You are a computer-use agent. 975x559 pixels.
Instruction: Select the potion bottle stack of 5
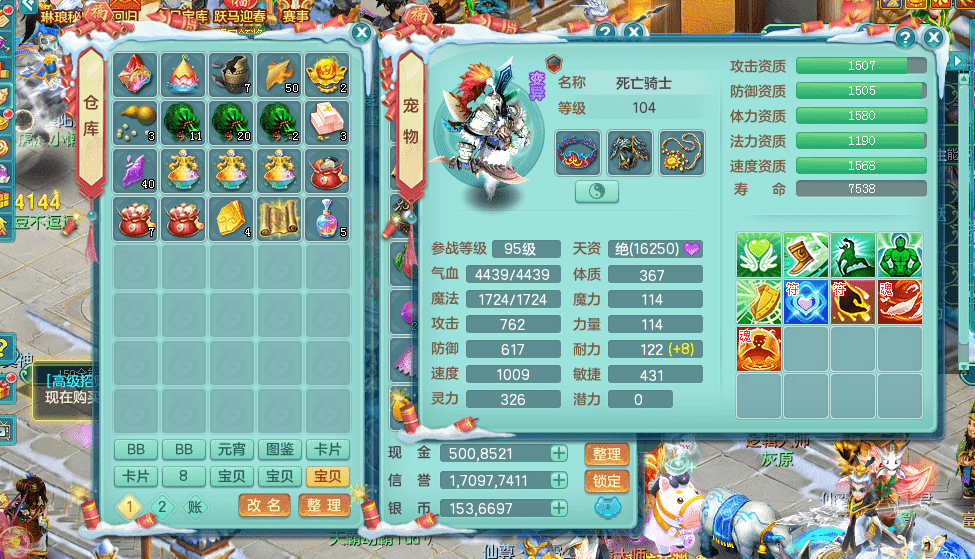(x=328, y=217)
